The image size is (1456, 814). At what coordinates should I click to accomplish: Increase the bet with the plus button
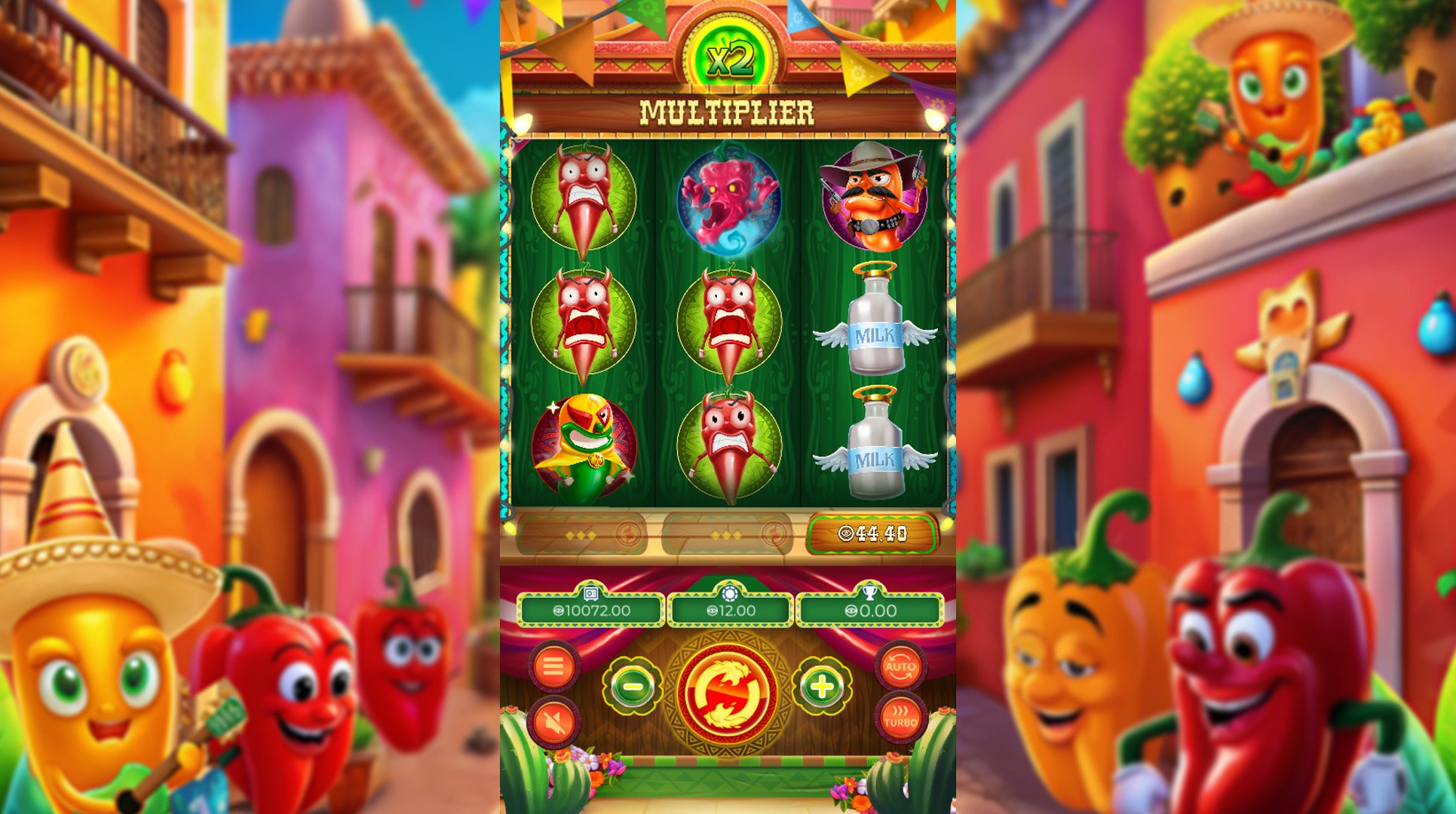[823, 687]
